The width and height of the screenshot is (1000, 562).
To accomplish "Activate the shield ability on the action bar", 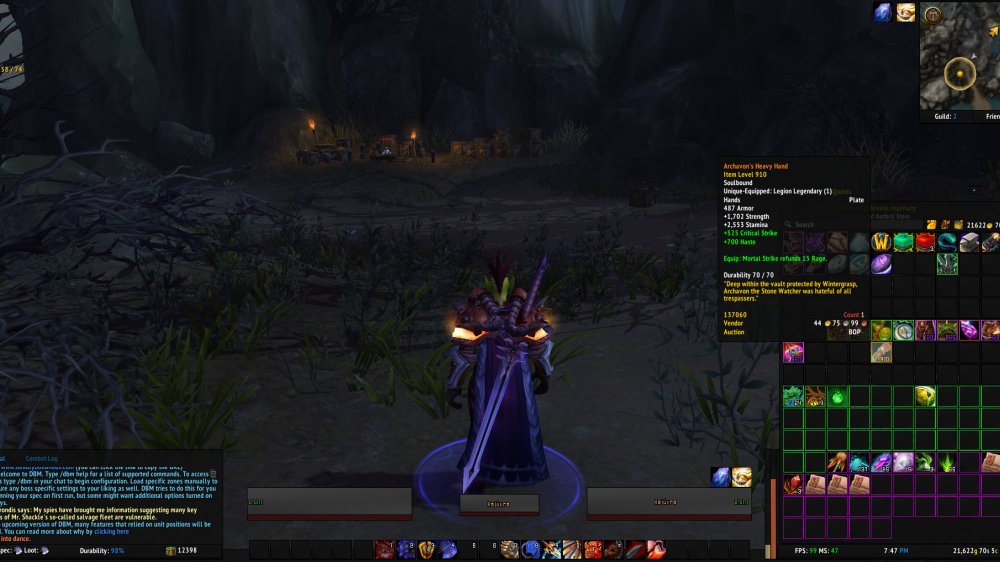I will point(427,549).
